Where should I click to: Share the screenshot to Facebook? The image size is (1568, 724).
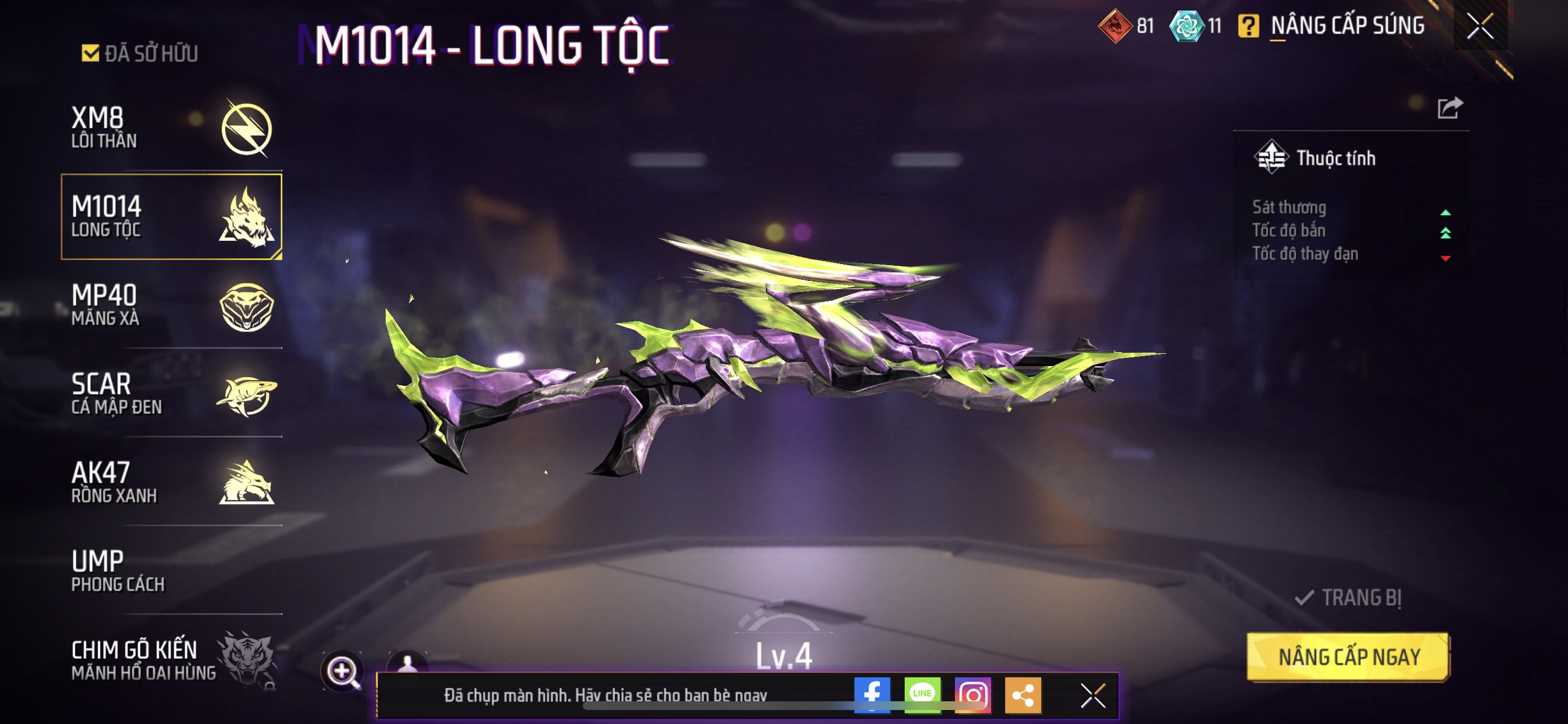[x=871, y=694]
